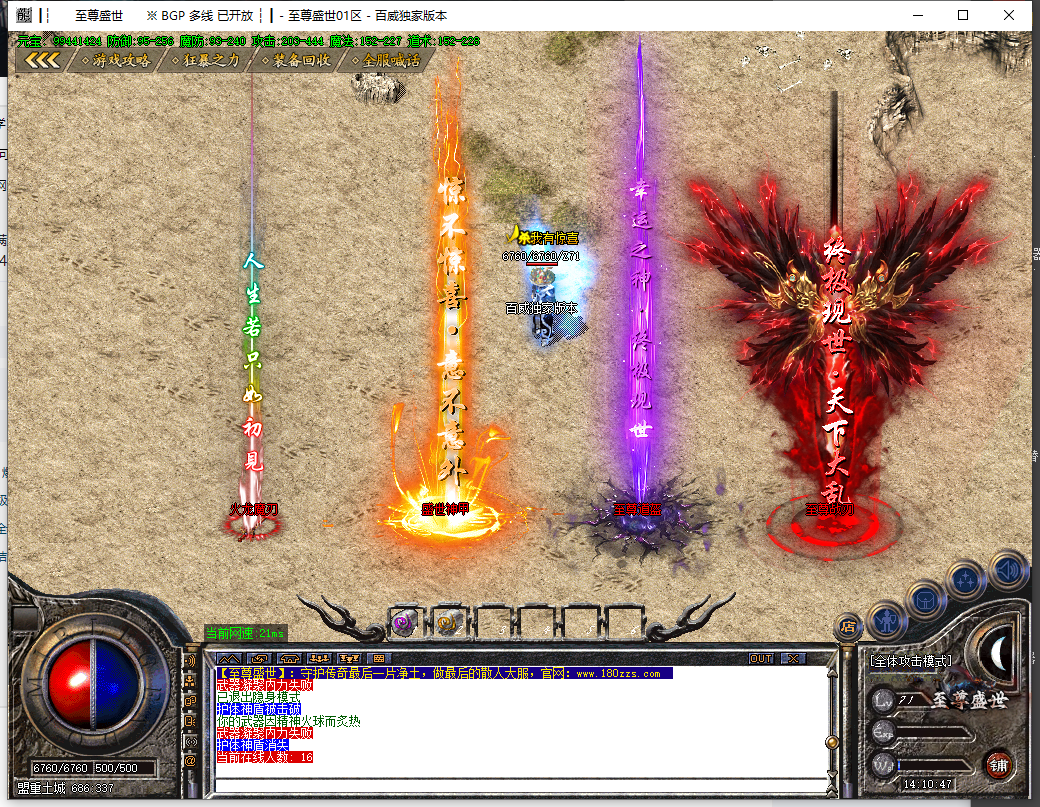
Task: Click the OUT button above the chat
Action: pos(761,659)
